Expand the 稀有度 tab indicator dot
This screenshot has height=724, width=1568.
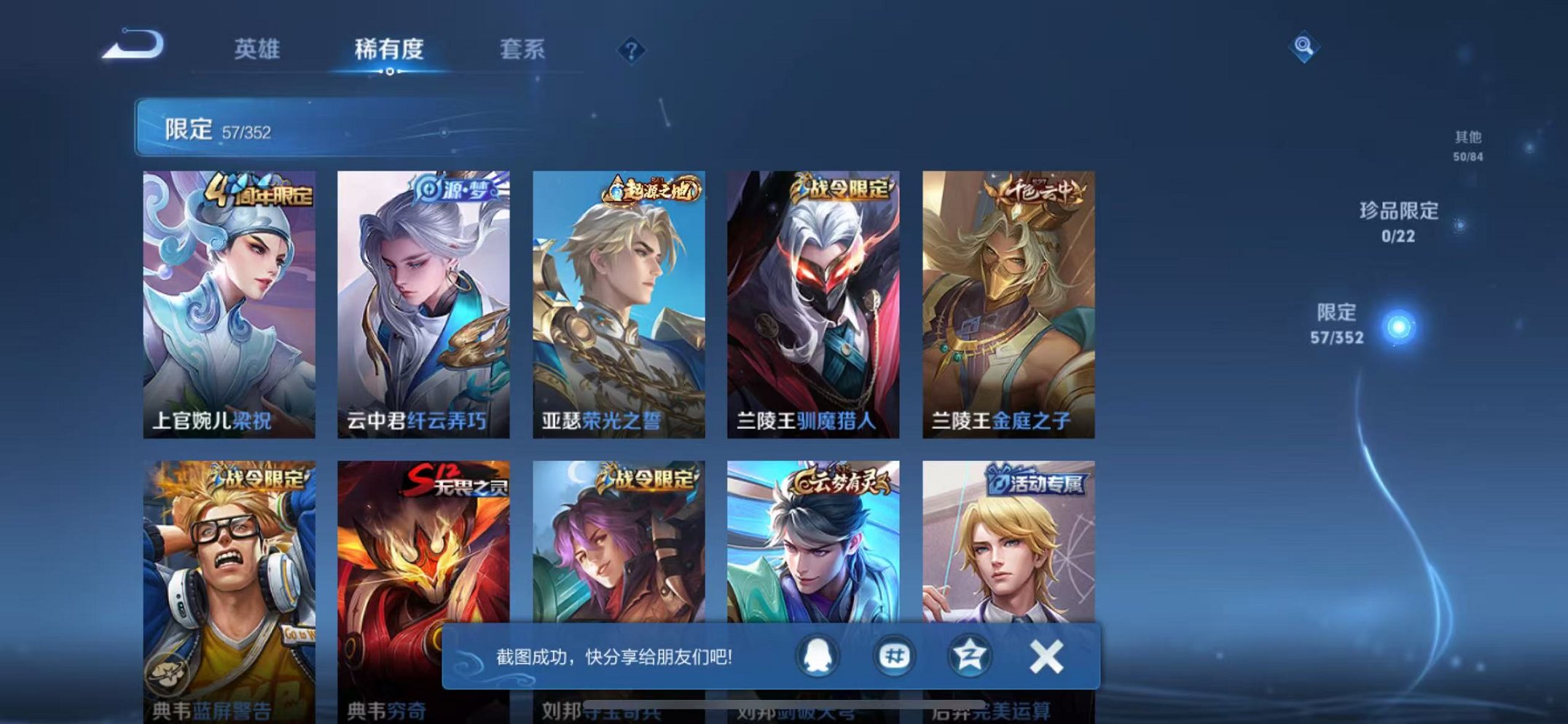[x=390, y=72]
